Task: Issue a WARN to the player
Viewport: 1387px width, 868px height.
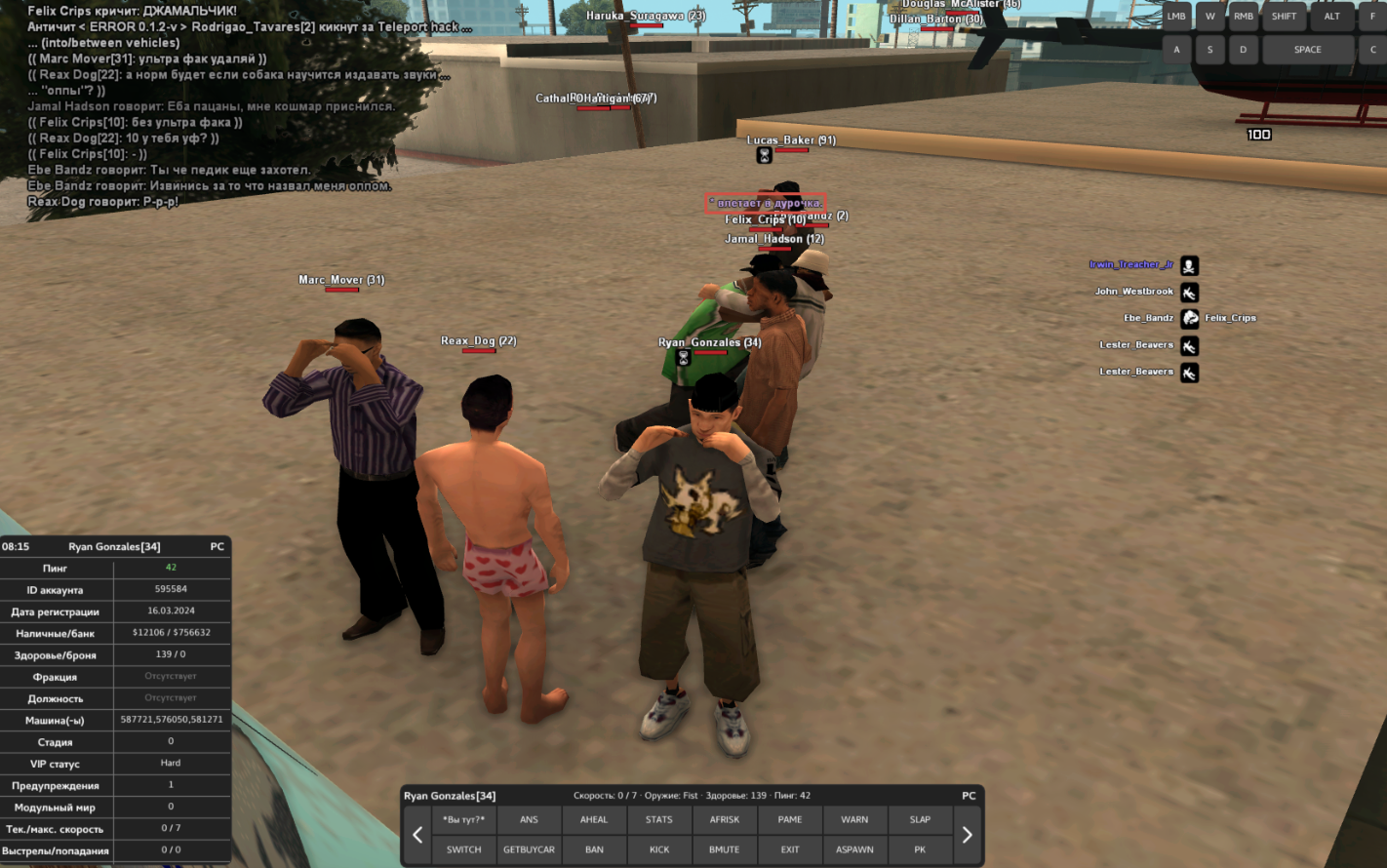Action: point(854,820)
